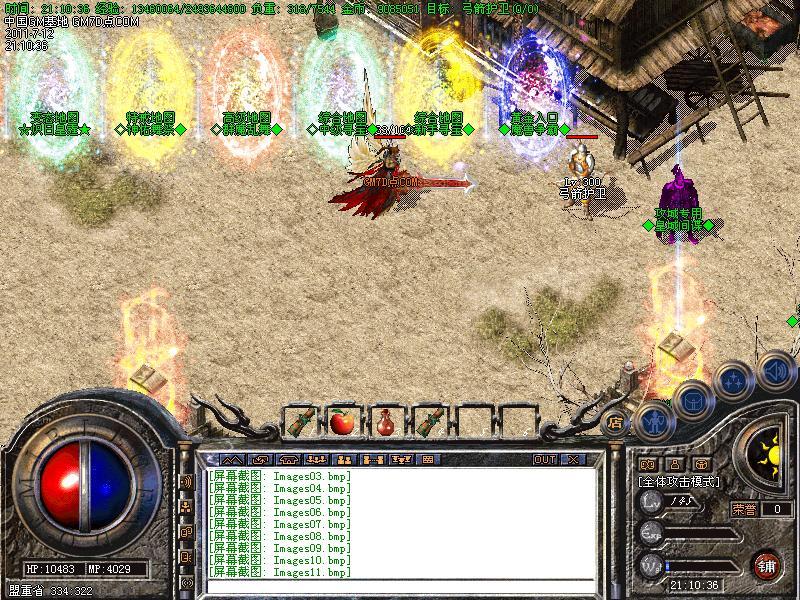Click the 荣誉 honor label button
Image resolution: width=800 pixels, height=600 pixels.
coord(744,509)
